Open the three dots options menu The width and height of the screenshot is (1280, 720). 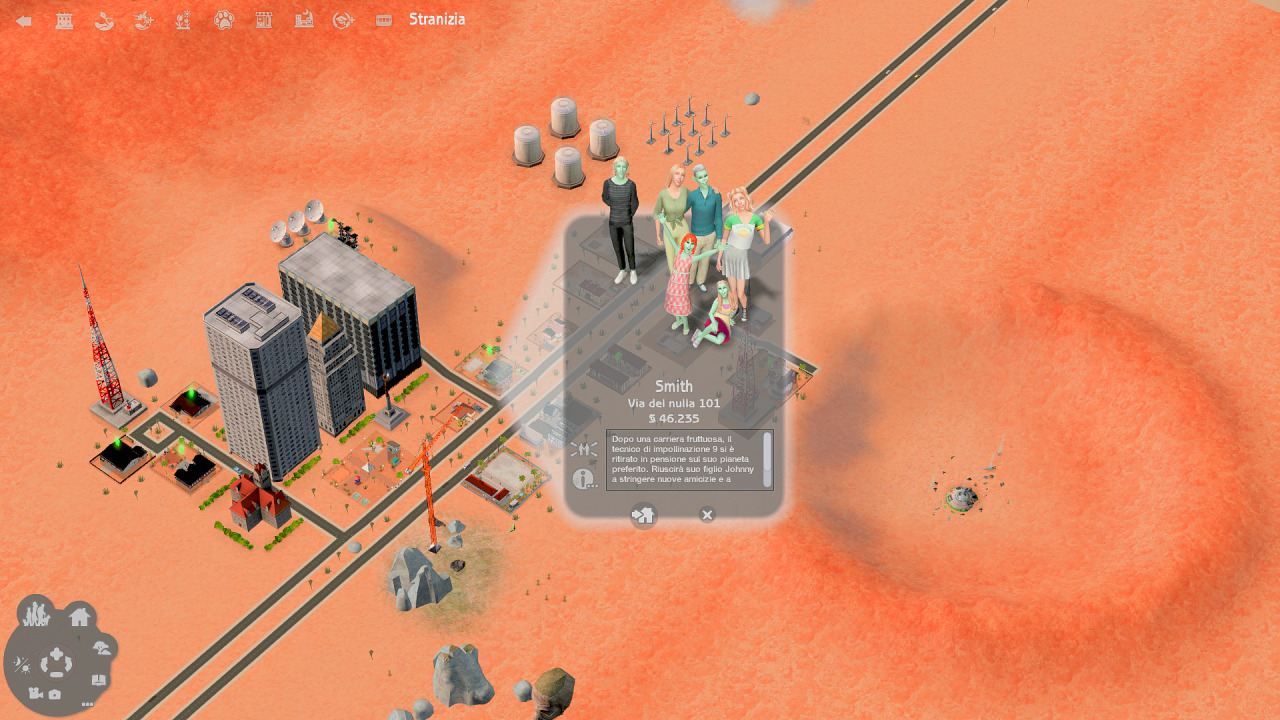coord(88,704)
